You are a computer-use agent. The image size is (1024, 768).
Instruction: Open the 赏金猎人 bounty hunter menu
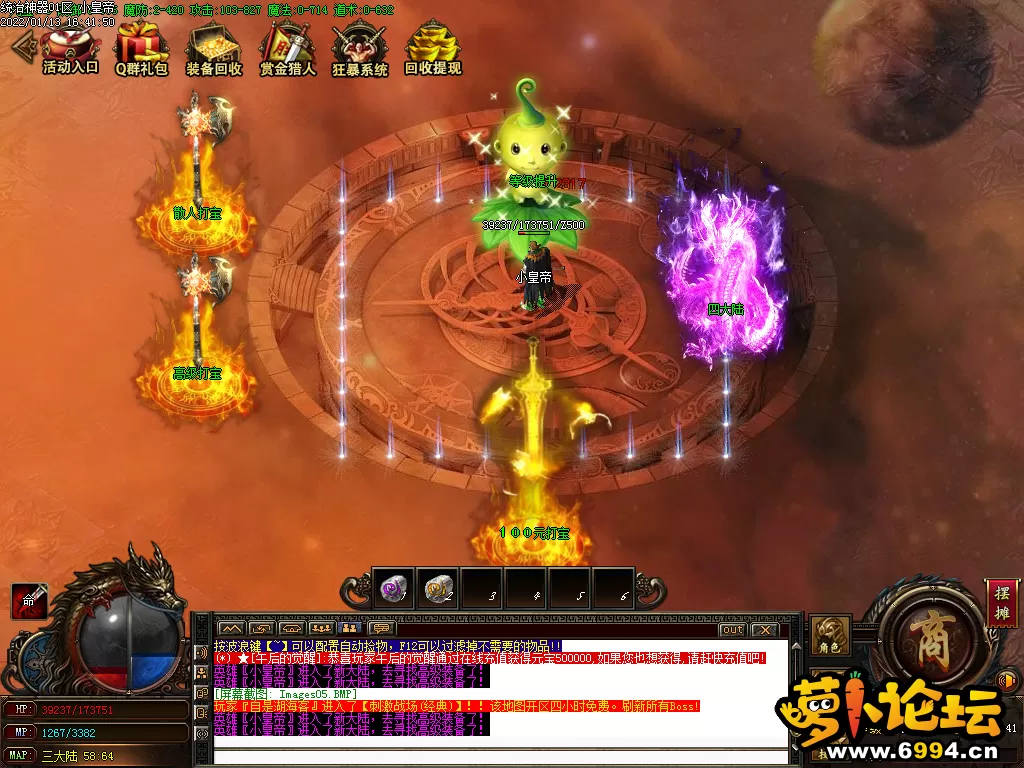click(x=287, y=48)
